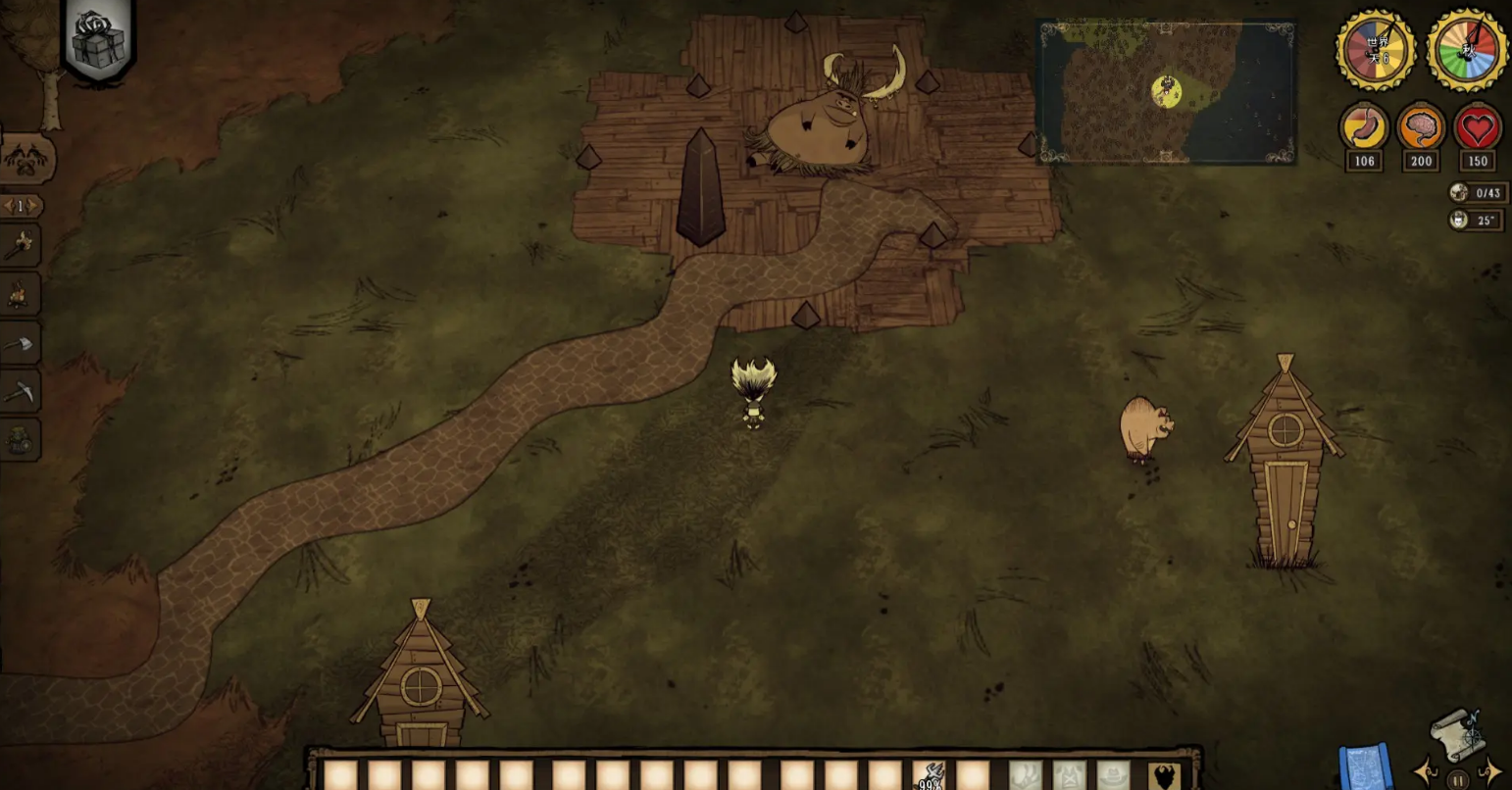Choose the pickaxe crafting recipe
Image resolution: width=1512 pixels, height=790 pixels.
20,392
